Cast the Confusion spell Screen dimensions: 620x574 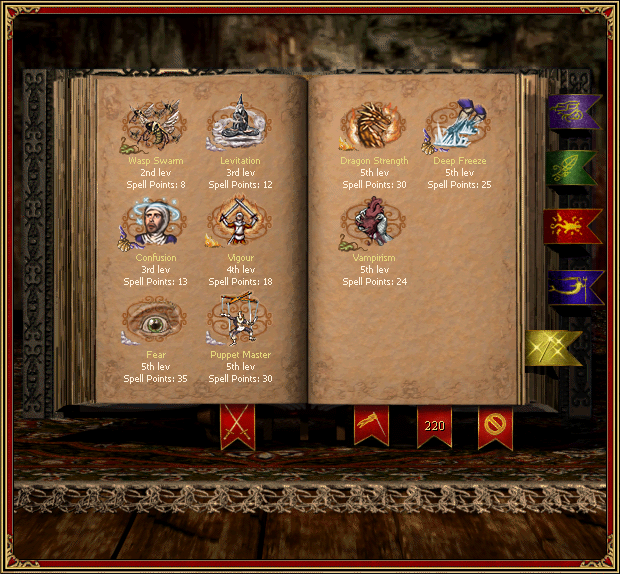click(x=154, y=222)
